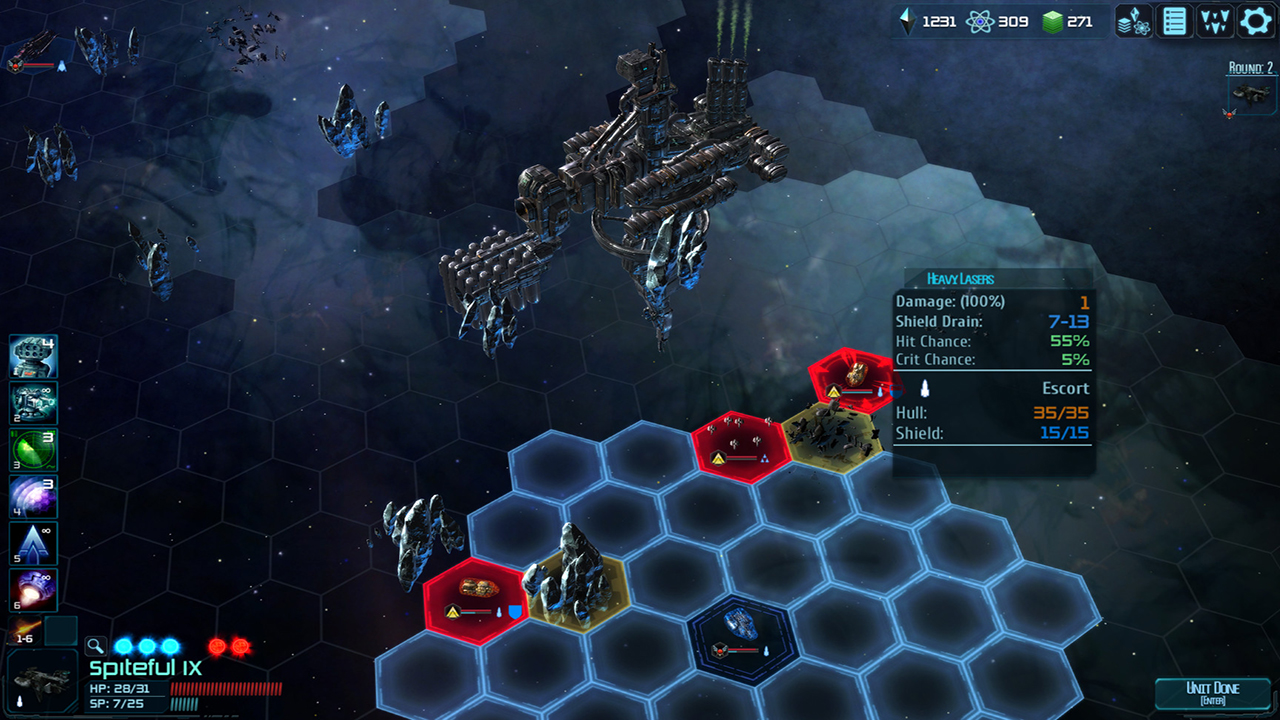
Task: End the turn with Unit Done
Action: tap(1212, 693)
